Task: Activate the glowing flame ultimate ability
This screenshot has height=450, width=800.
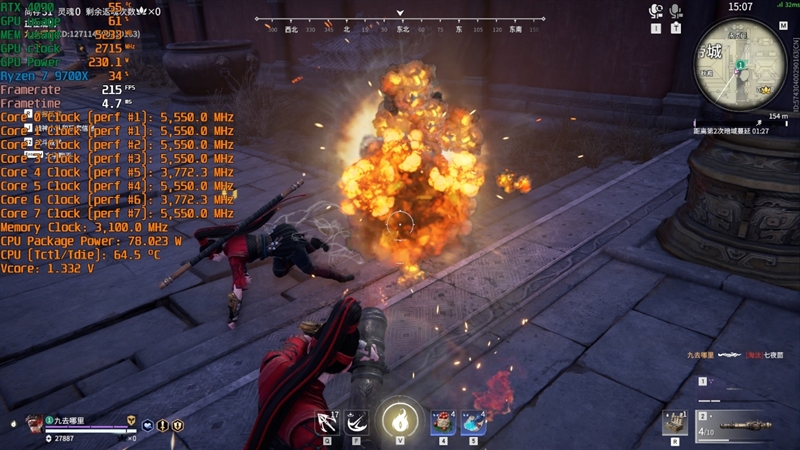Action: [x=400, y=419]
